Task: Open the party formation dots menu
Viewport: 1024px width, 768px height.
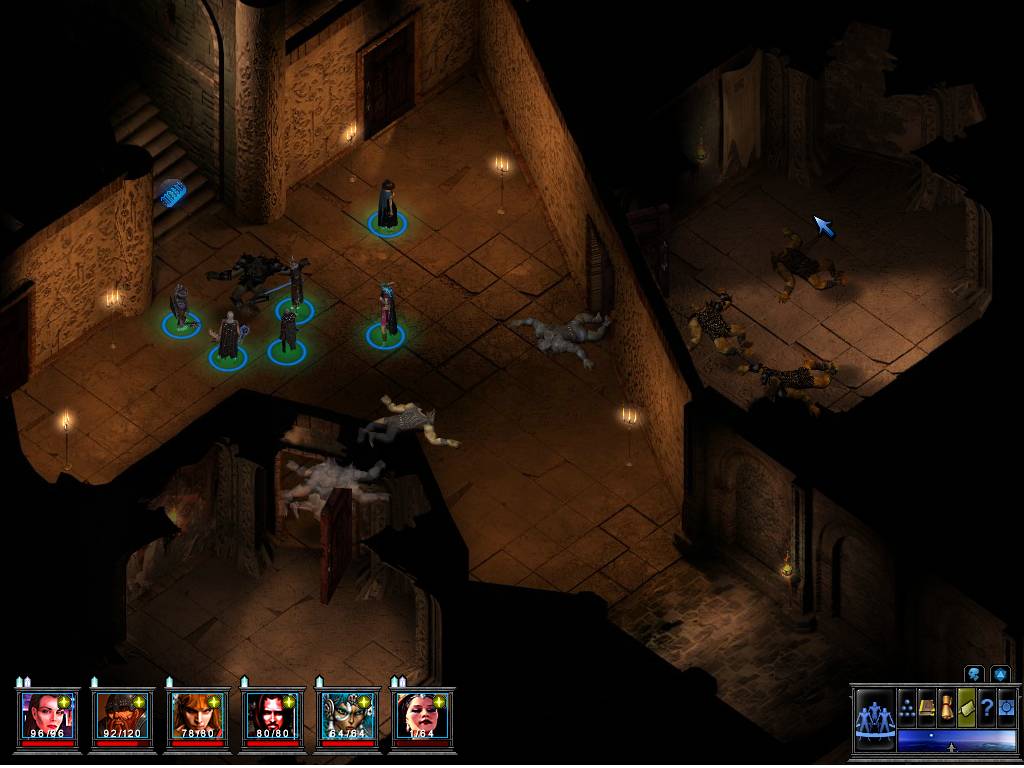Action: point(907,707)
